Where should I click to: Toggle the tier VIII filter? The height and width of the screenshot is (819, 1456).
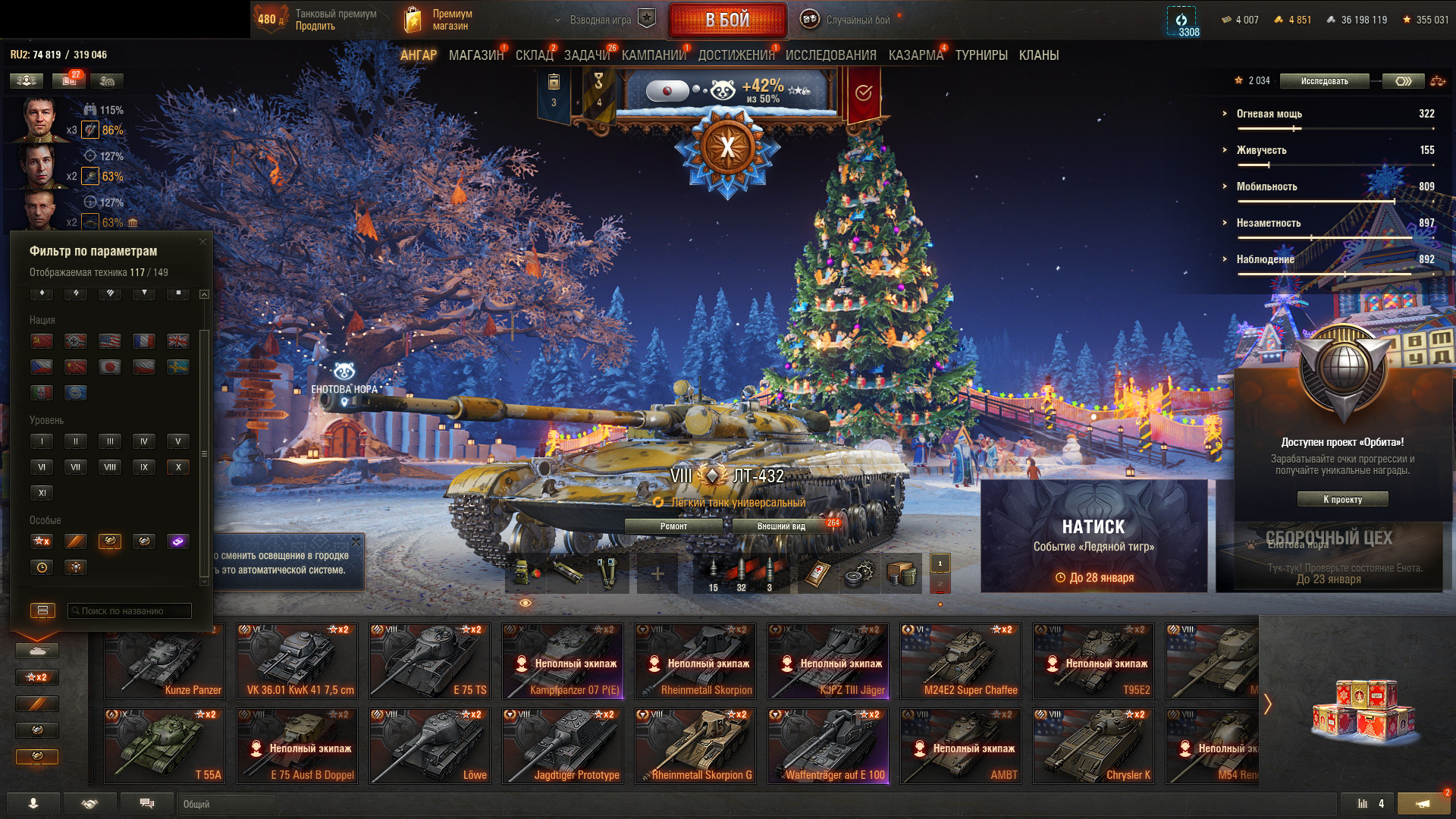coord(110,467)
